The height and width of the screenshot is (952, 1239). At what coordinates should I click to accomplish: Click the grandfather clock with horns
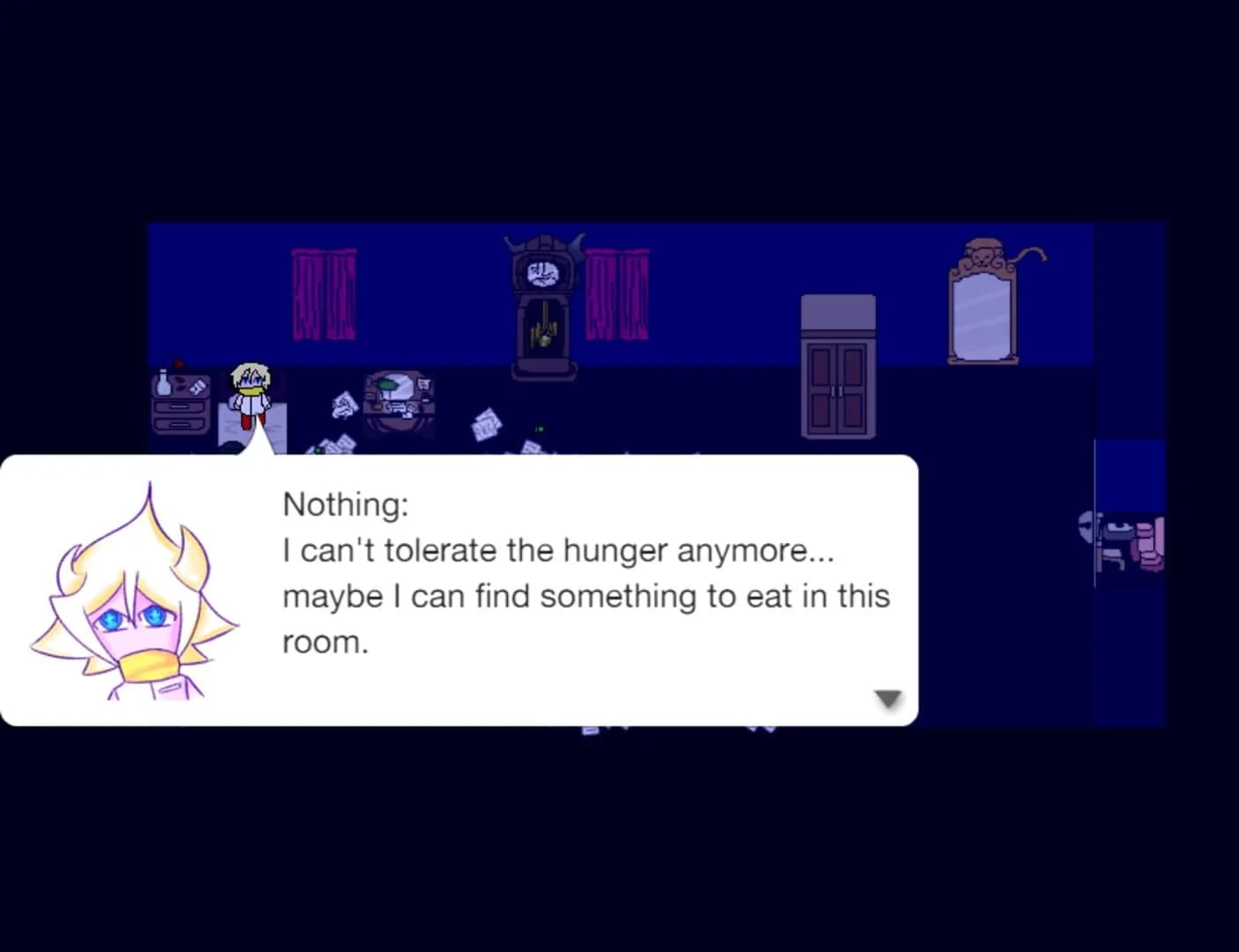coord(541,300)
